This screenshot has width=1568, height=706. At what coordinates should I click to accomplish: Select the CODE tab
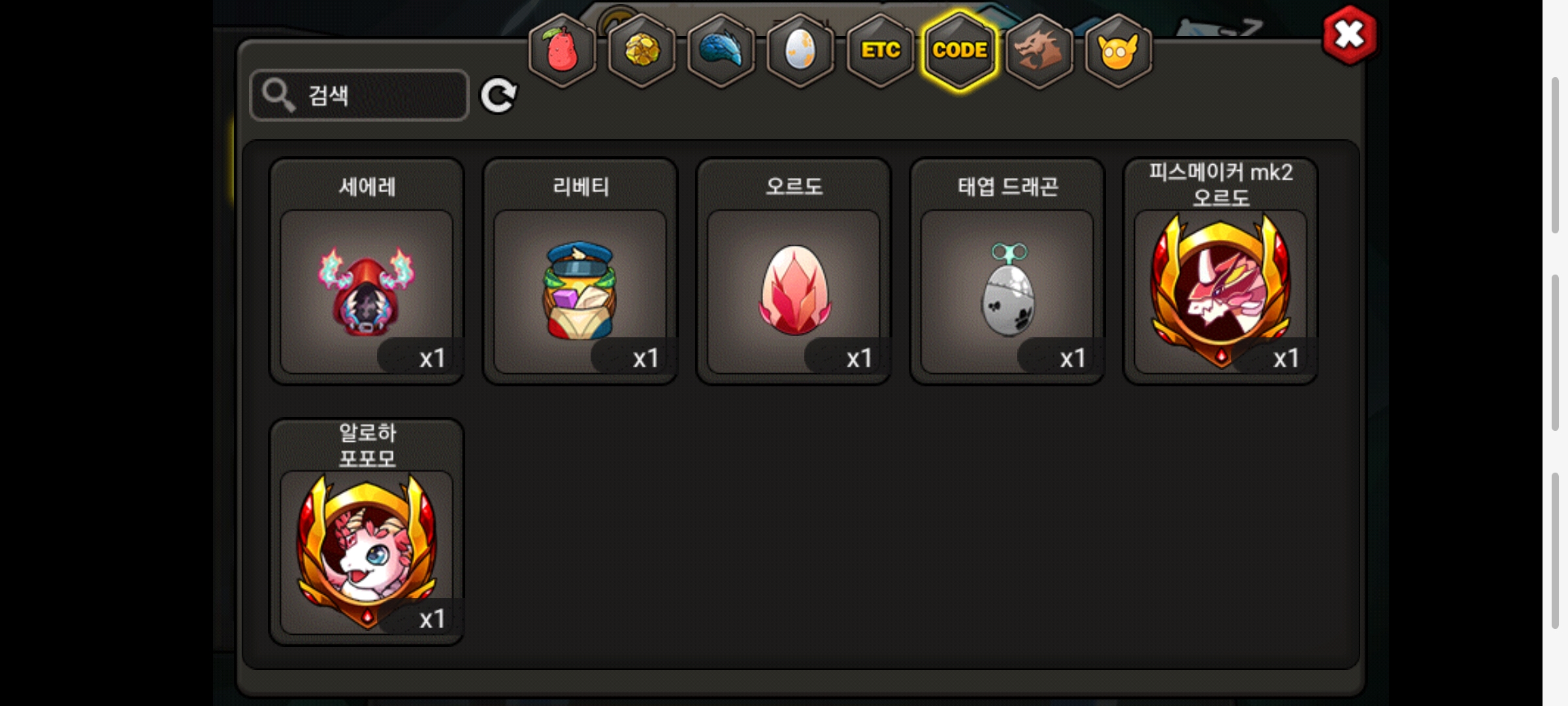tap(960, 51)
